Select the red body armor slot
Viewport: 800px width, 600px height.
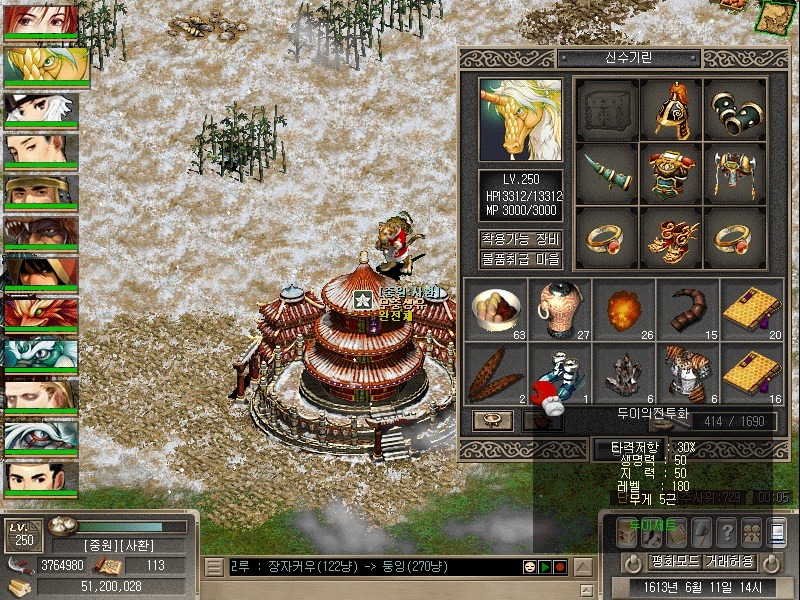[x=671, y=172]
